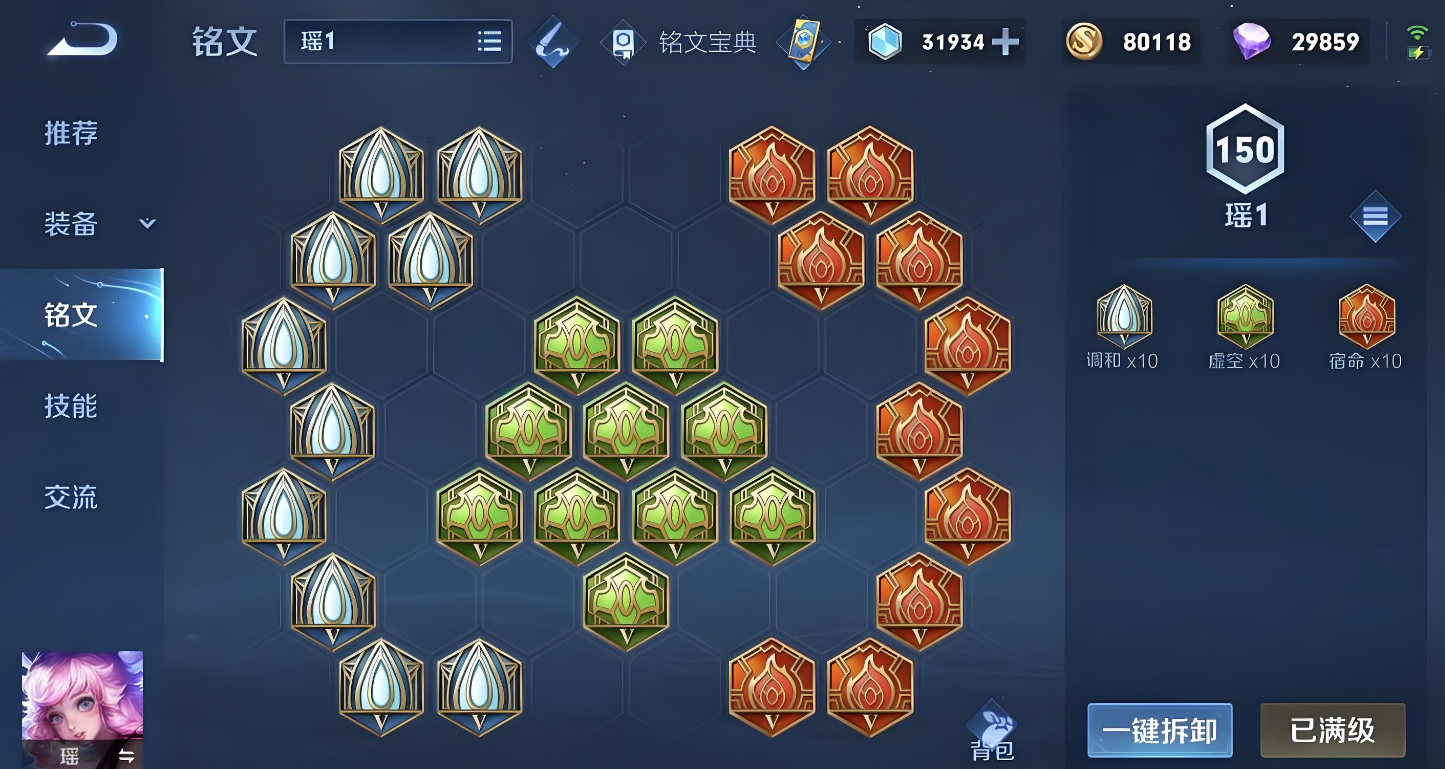Select the 虚空 x10 rune icon
This screenshot has height=769, width=1445.
(1244, 318)
